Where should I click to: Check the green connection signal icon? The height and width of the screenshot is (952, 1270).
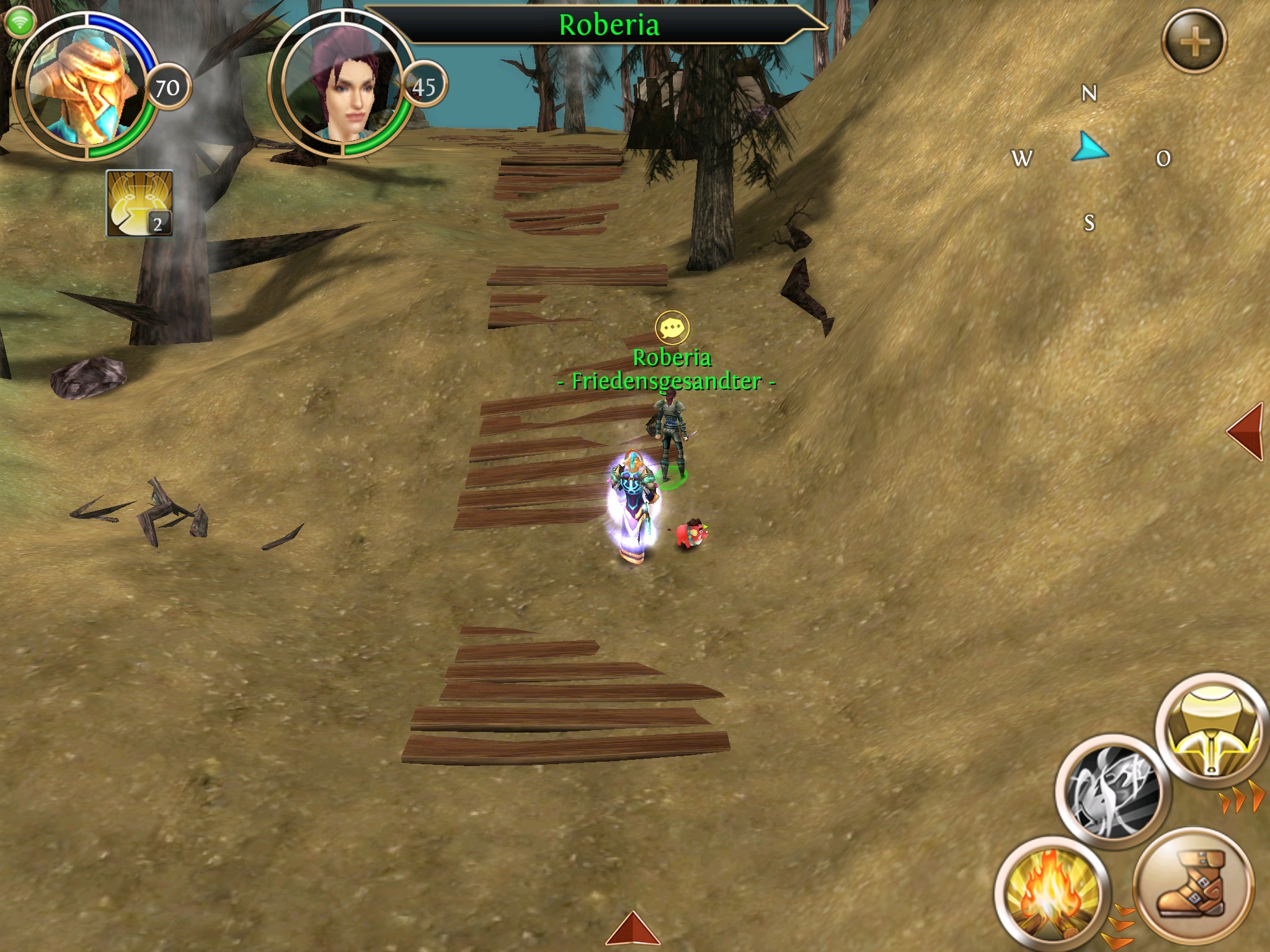pos(20,24)
